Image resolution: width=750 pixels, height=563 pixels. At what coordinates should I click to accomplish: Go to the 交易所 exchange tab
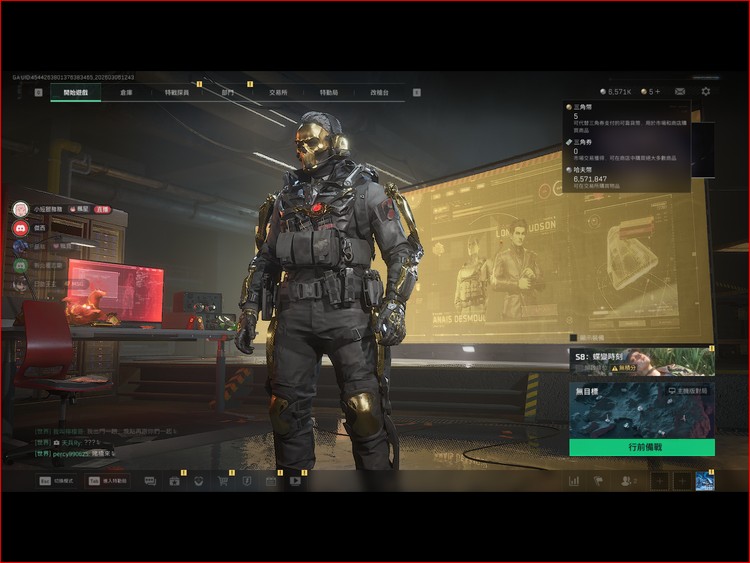[x=278, y=92]
